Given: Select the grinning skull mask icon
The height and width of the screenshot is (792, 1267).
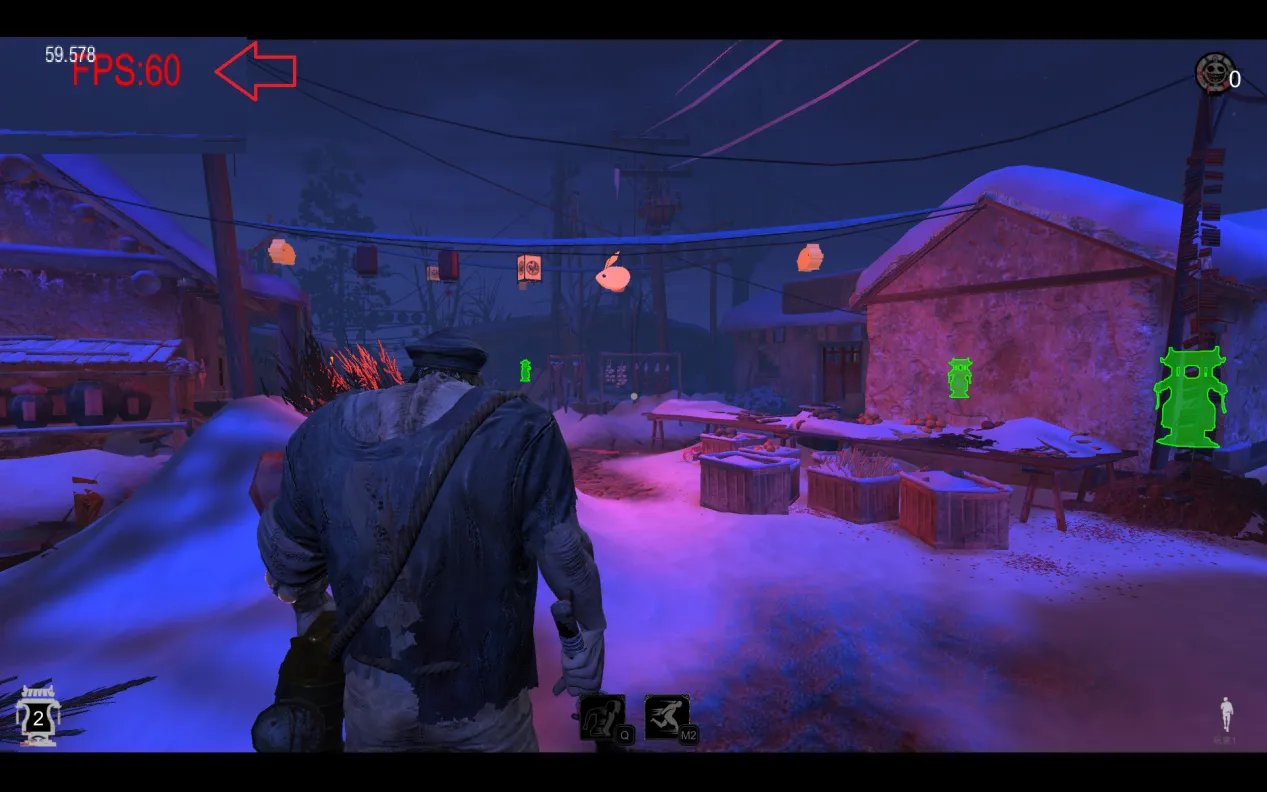Looking at the screenshot, I should point(1215,72).
